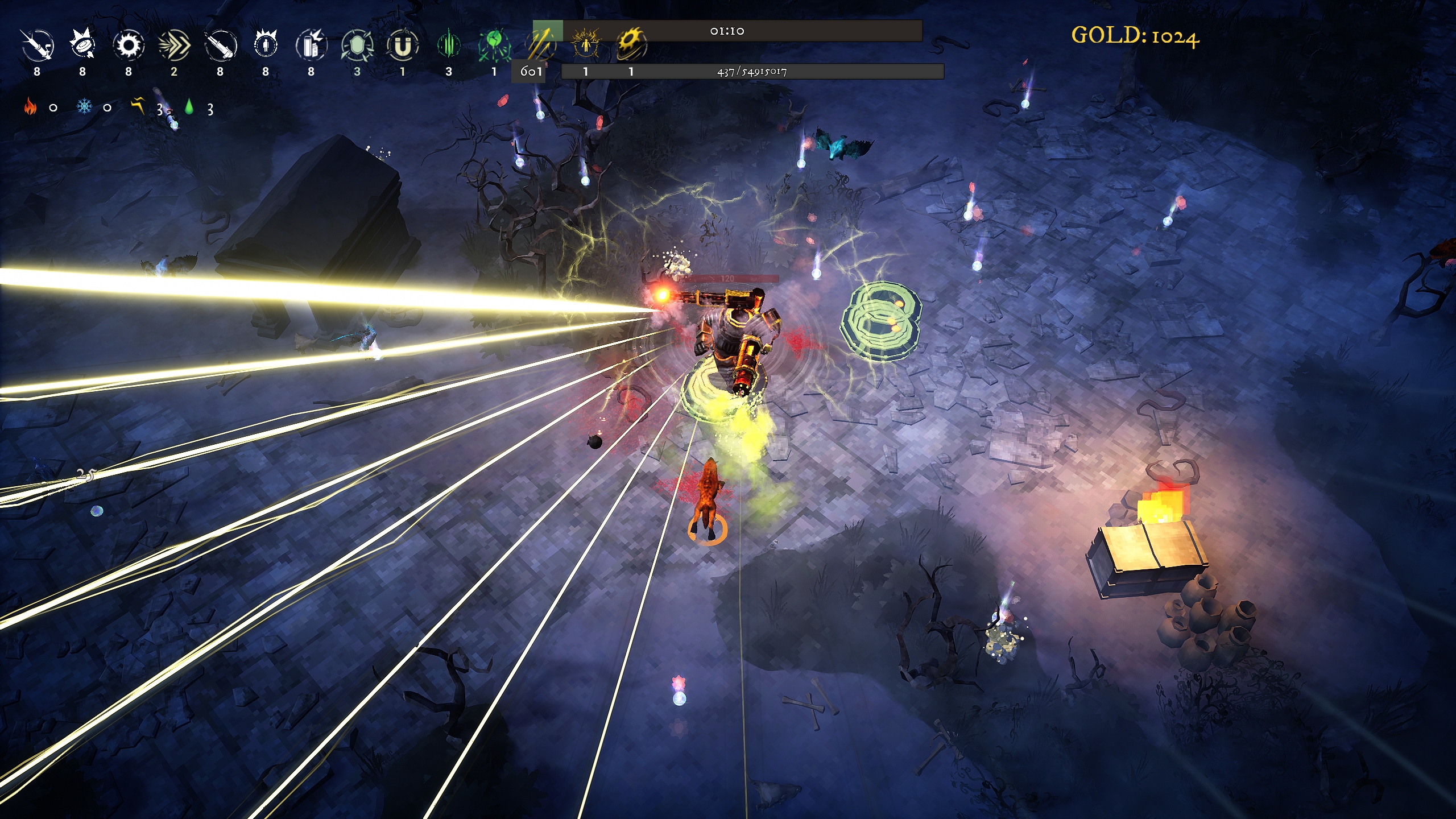1456x819 pixels.
Task: Select the shield with arrows upgrade icon
Action: (357, 45)
